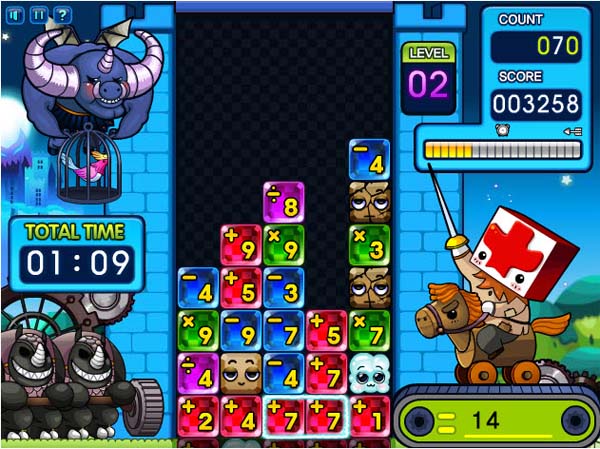Screen dimensions: 600x449
Task: Select the purple ÷8 block
Action: (x=283, y=202)
